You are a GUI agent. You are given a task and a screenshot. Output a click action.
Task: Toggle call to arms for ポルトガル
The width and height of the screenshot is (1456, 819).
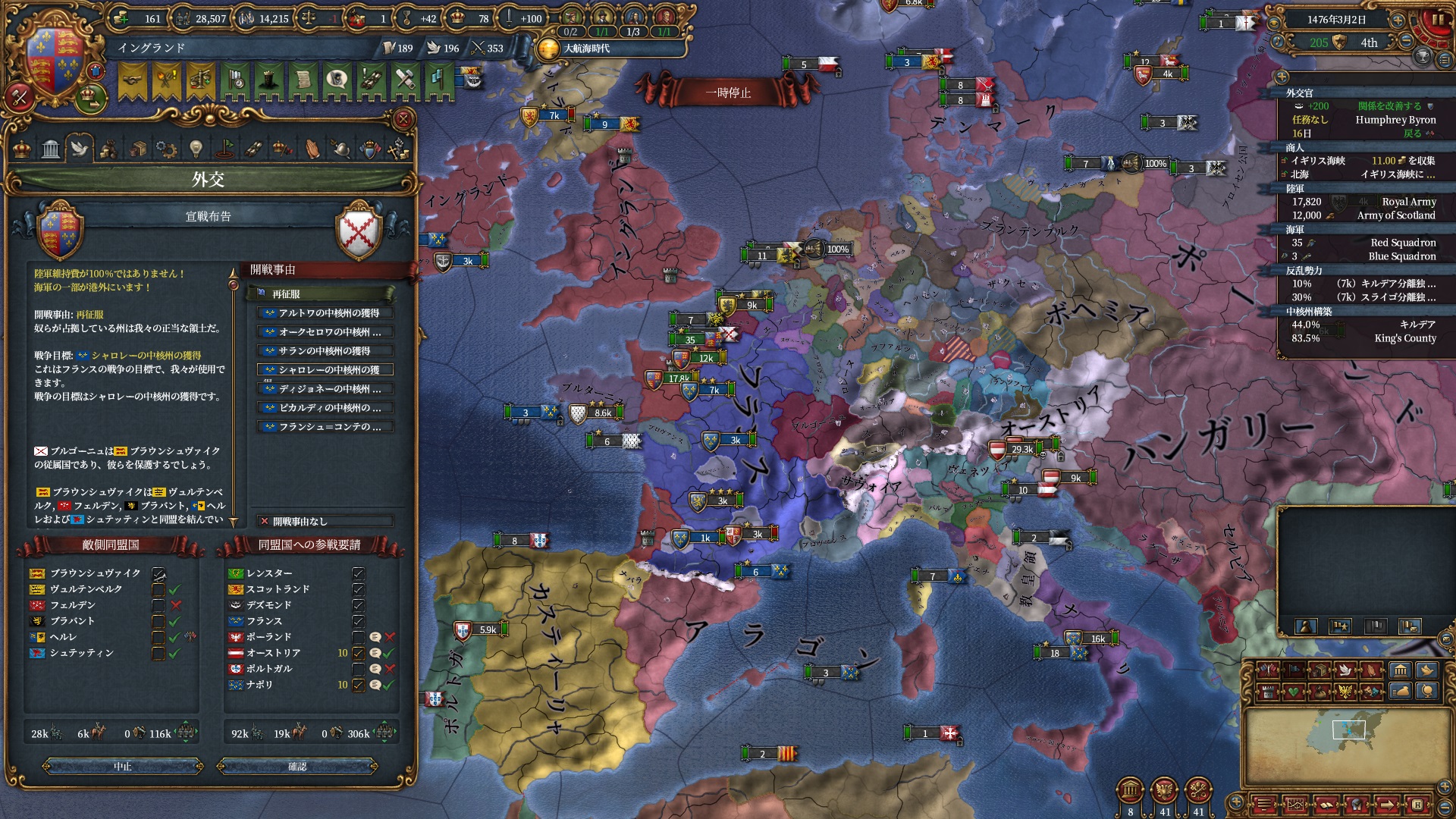359,669
